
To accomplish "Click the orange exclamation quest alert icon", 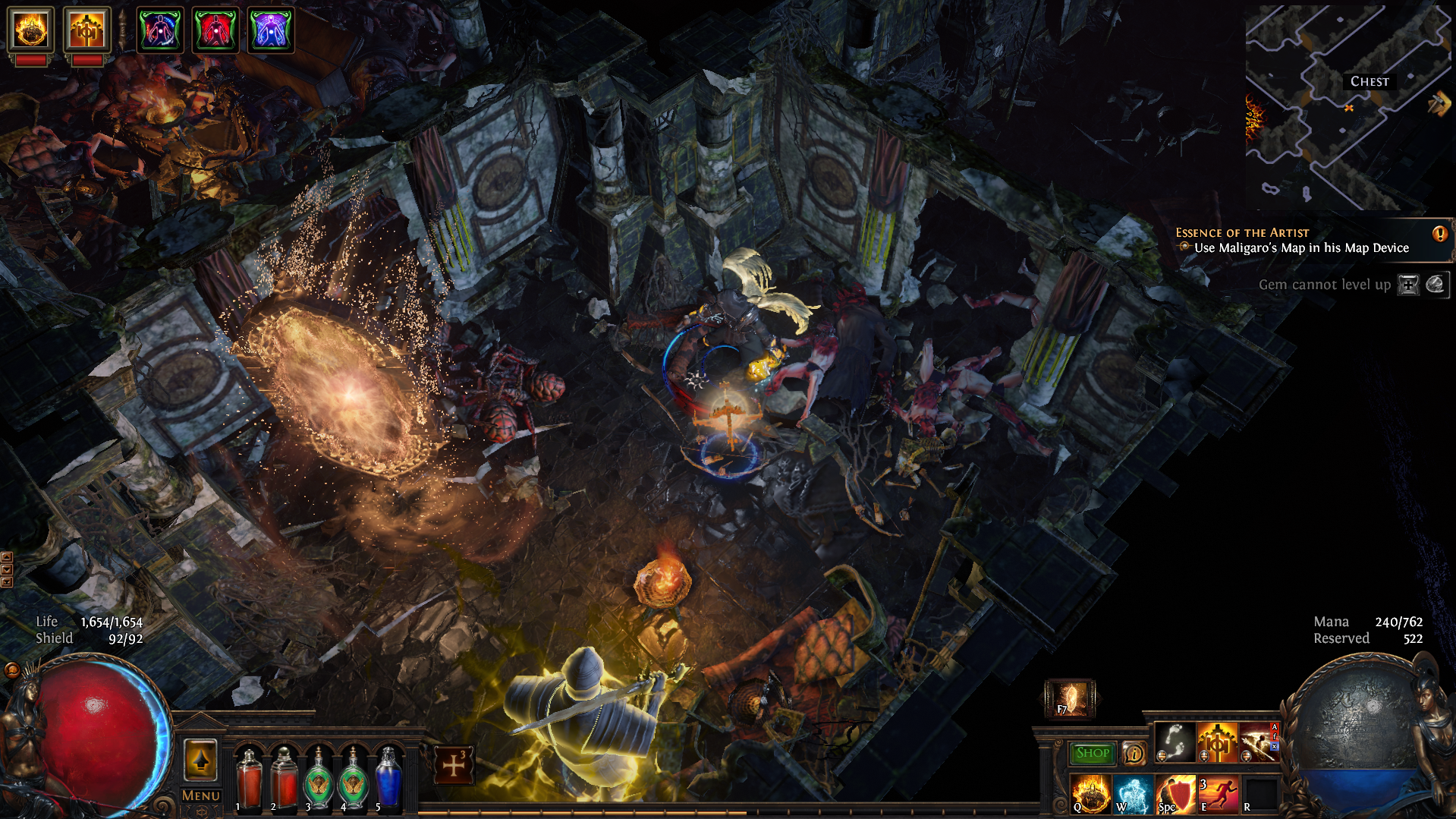I will (1439, 234).
